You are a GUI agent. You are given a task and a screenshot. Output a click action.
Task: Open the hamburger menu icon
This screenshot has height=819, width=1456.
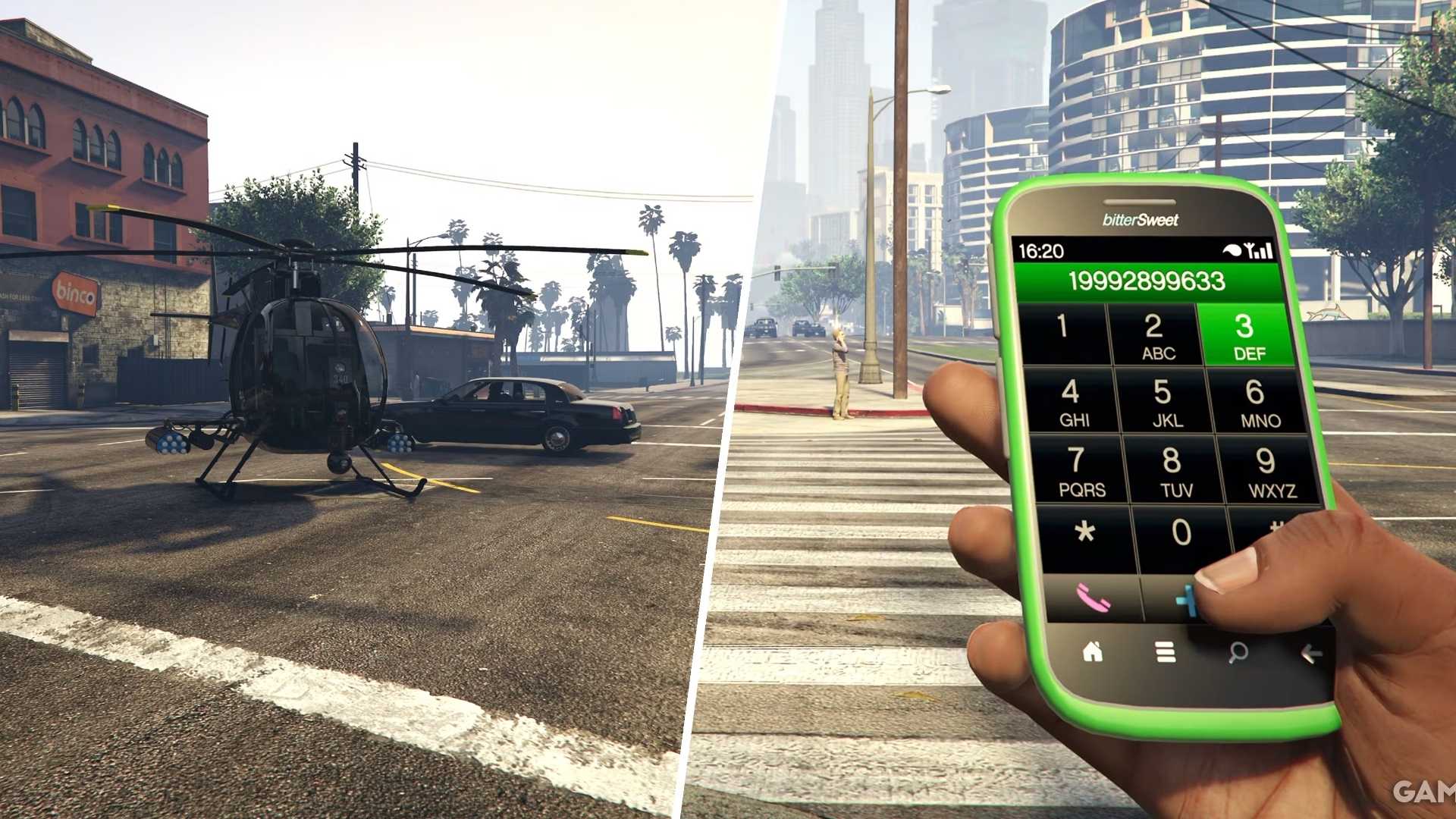pos(1165,651)
